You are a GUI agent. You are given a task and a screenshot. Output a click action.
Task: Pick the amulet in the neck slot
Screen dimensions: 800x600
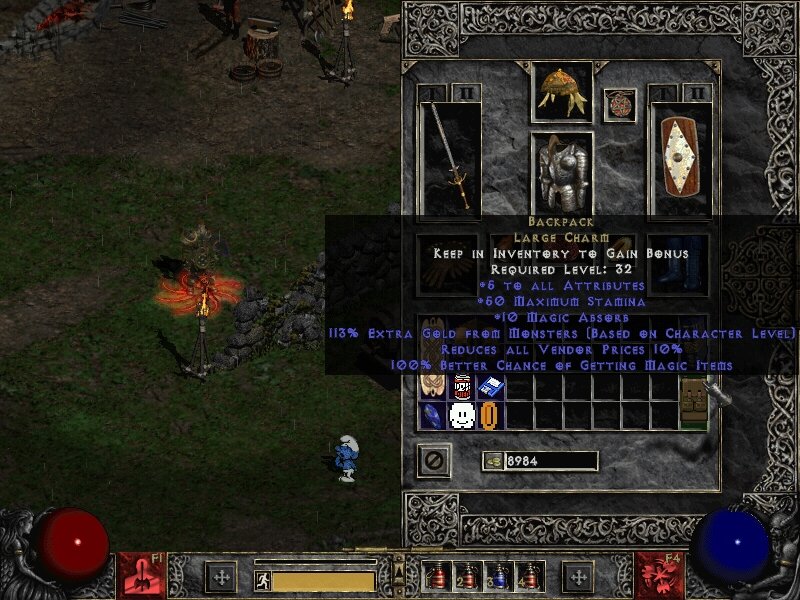(x=620, y=105)
